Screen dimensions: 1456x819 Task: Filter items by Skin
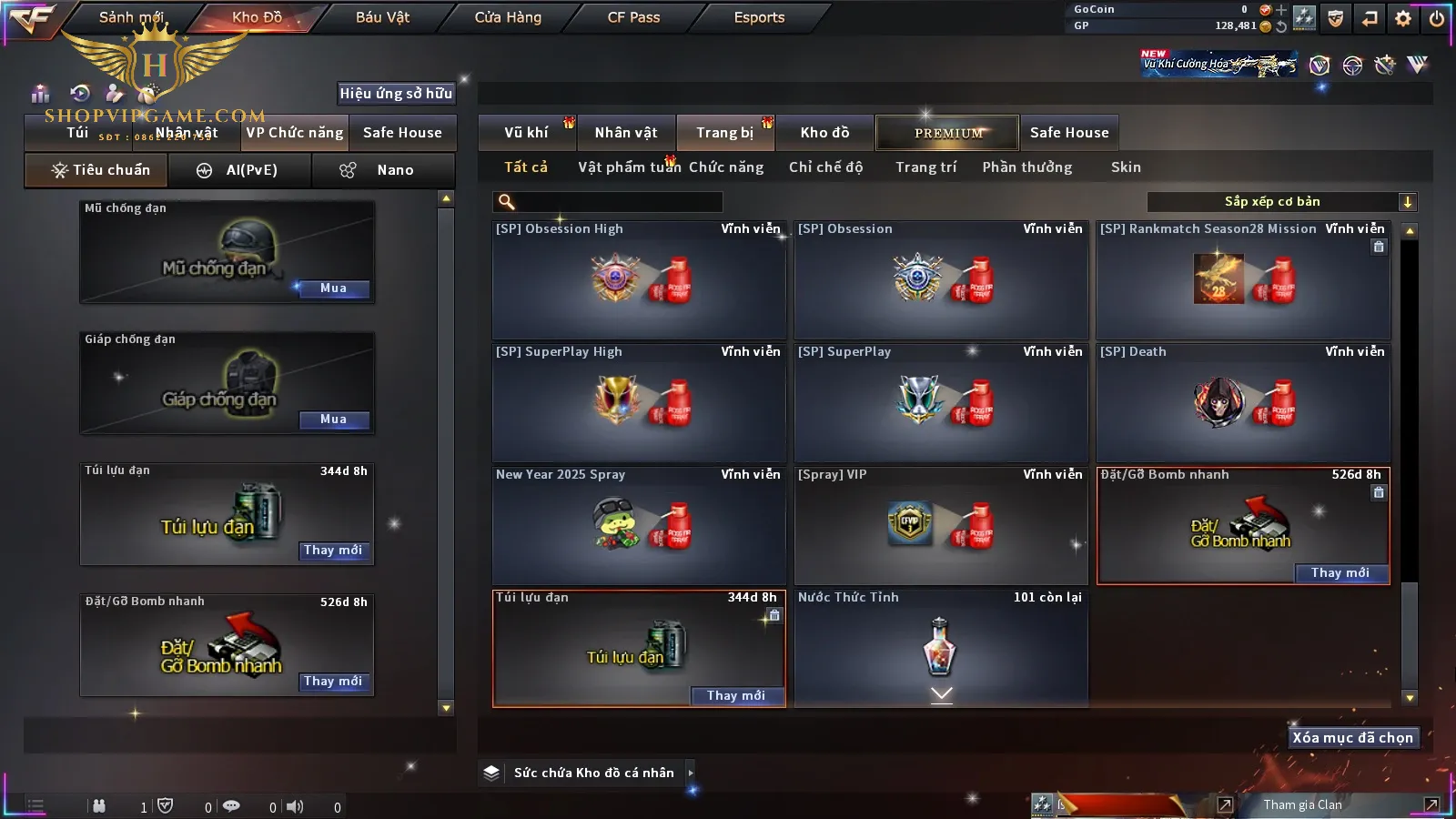click(1126, 167)
